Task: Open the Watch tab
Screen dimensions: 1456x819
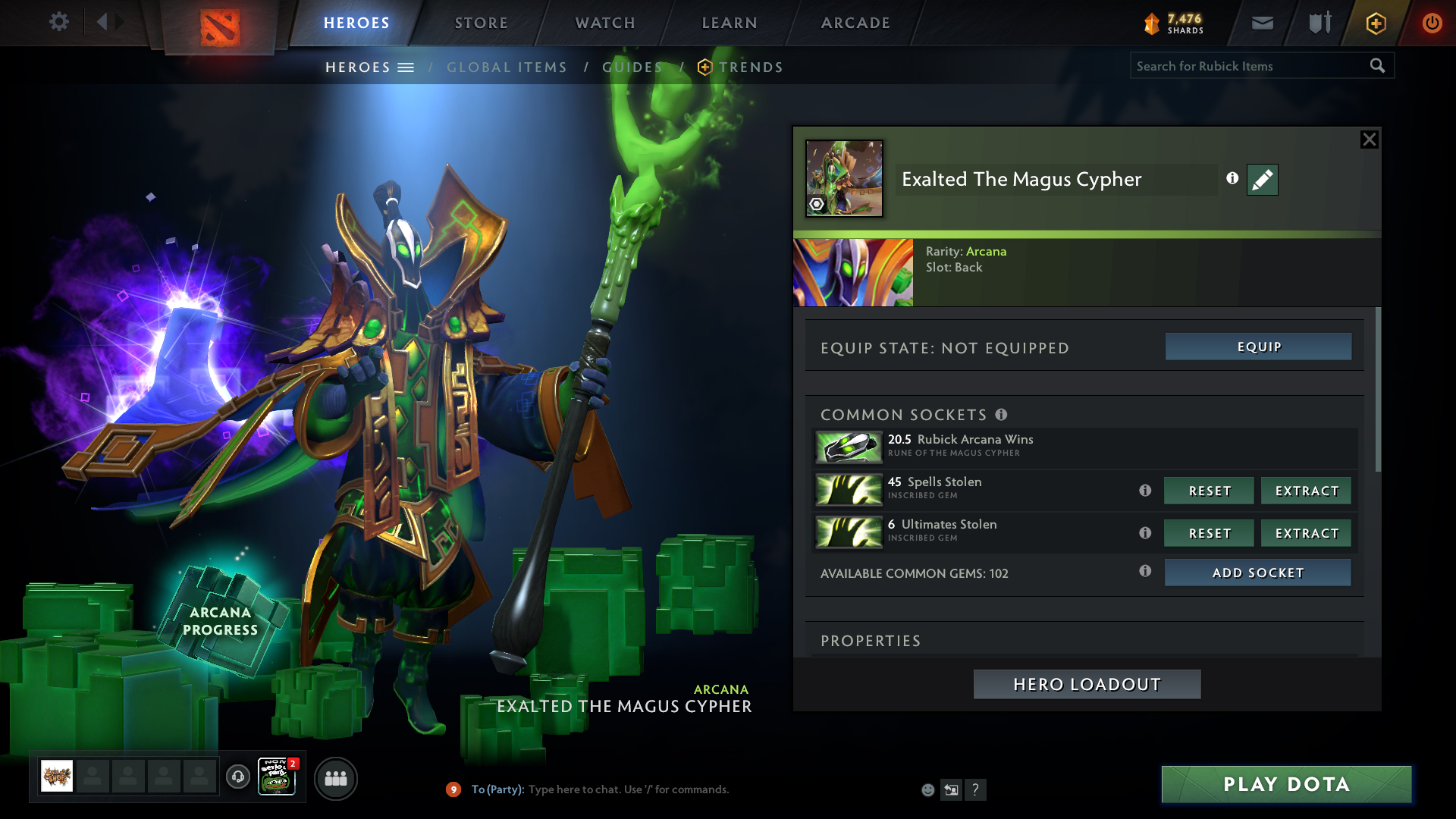Action: (x=605, y=23)
